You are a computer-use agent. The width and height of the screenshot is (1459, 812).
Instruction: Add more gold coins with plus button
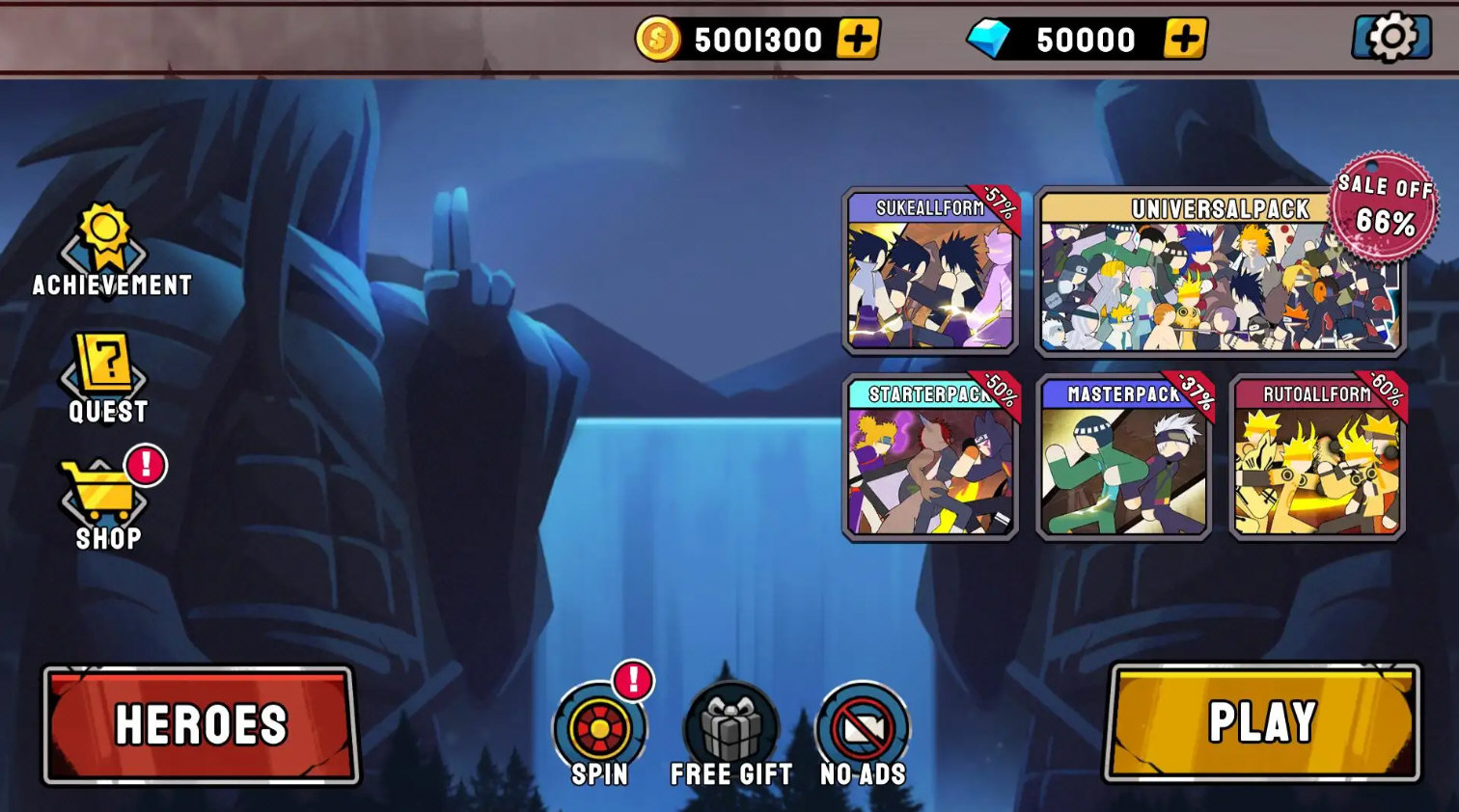[857, 40]
